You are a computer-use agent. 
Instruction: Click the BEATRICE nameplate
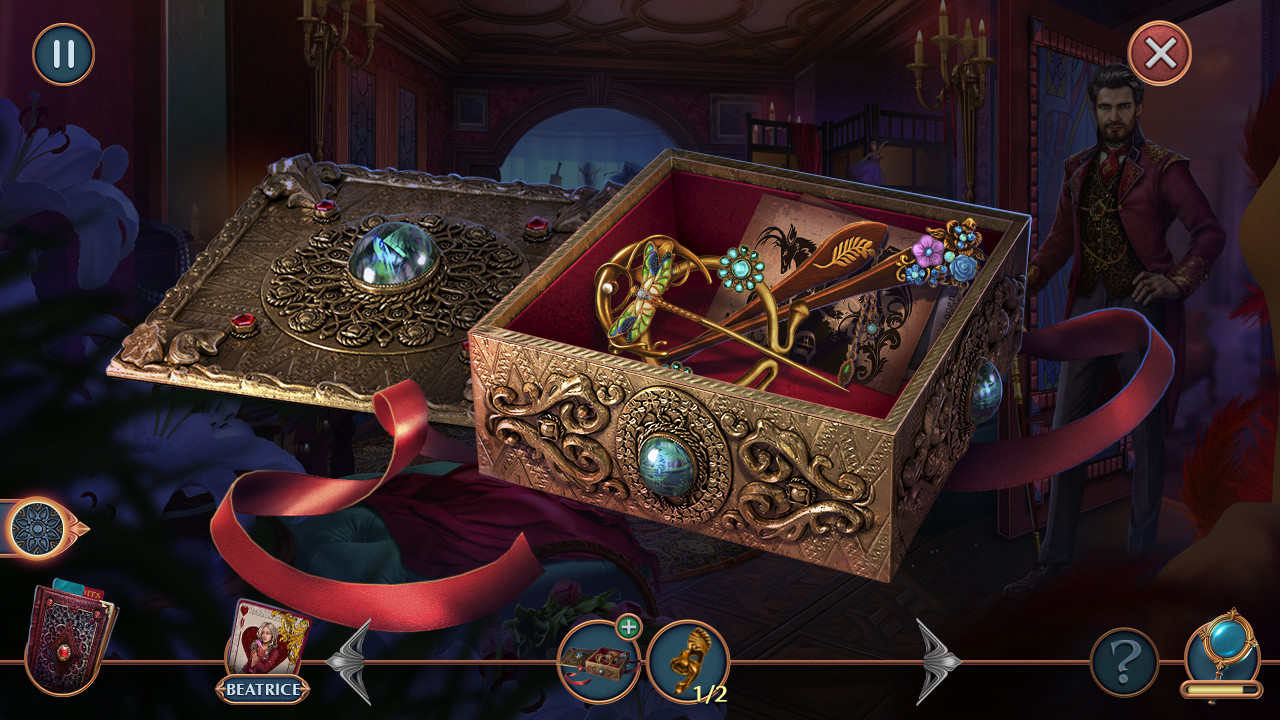[262, 687]
